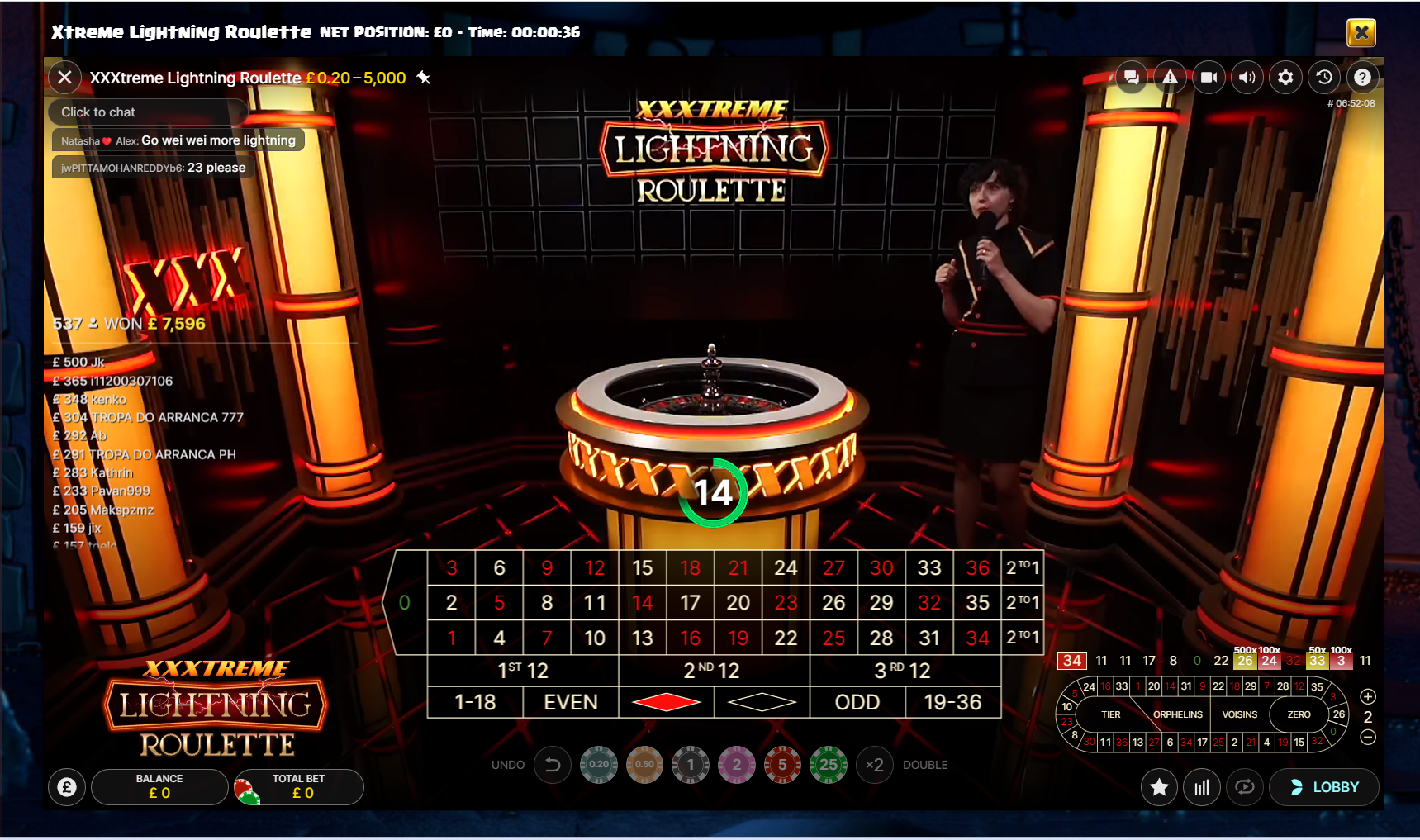Click the lightning pin next to game title

424,78
